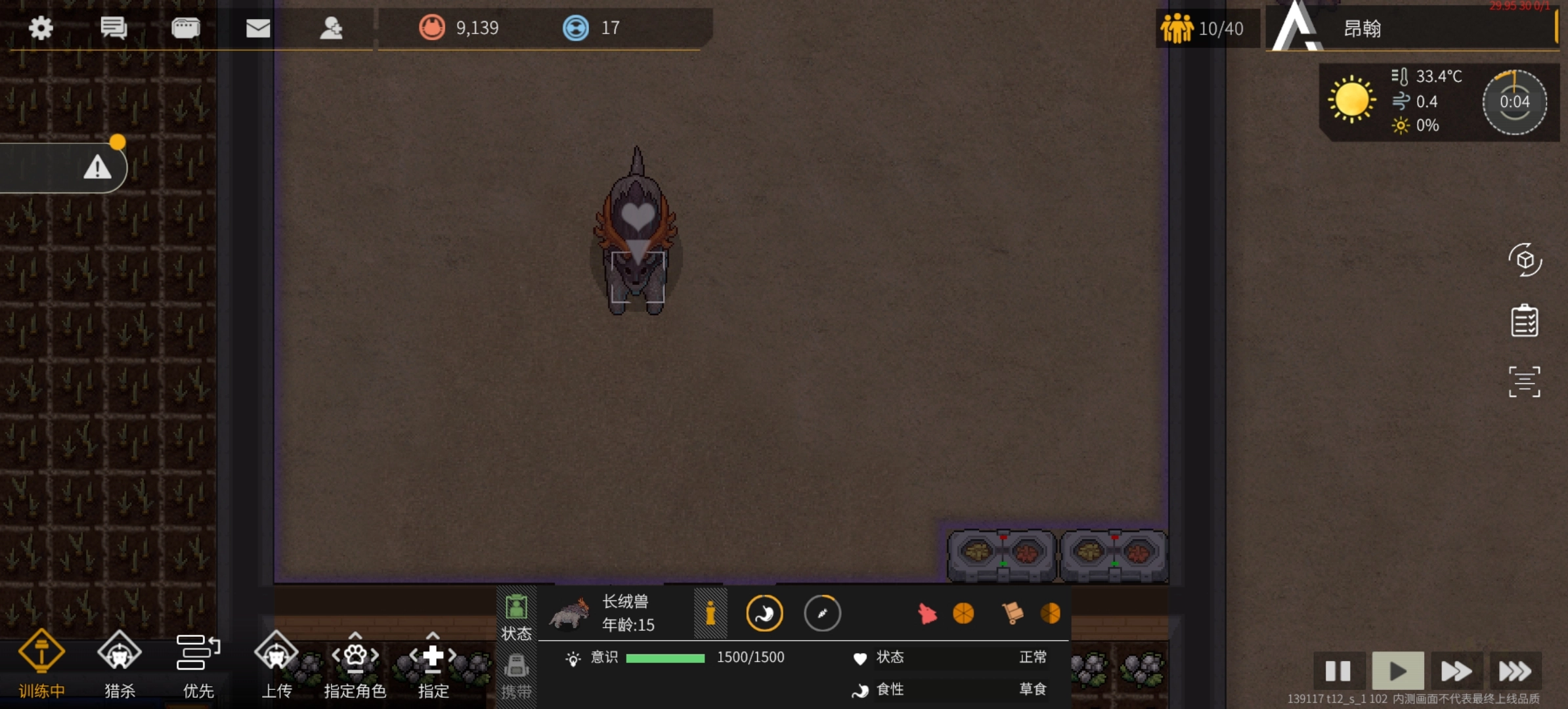This screenshot has width=1568, height=709.
Task: Set game to triple fast-forward speed
Action: pos(1514,671)
